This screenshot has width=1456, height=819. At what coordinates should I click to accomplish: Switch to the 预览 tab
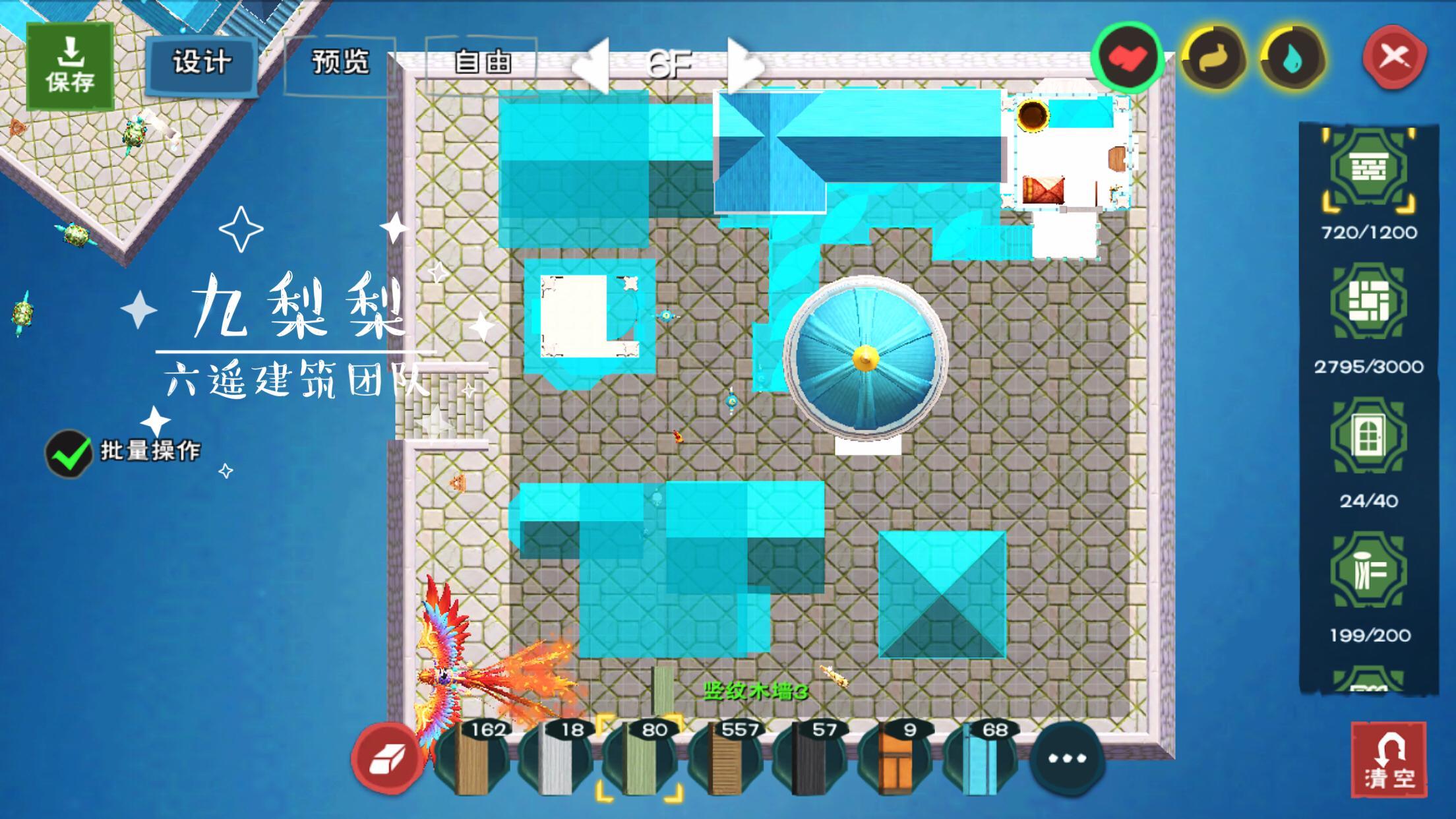click(340, 63)
